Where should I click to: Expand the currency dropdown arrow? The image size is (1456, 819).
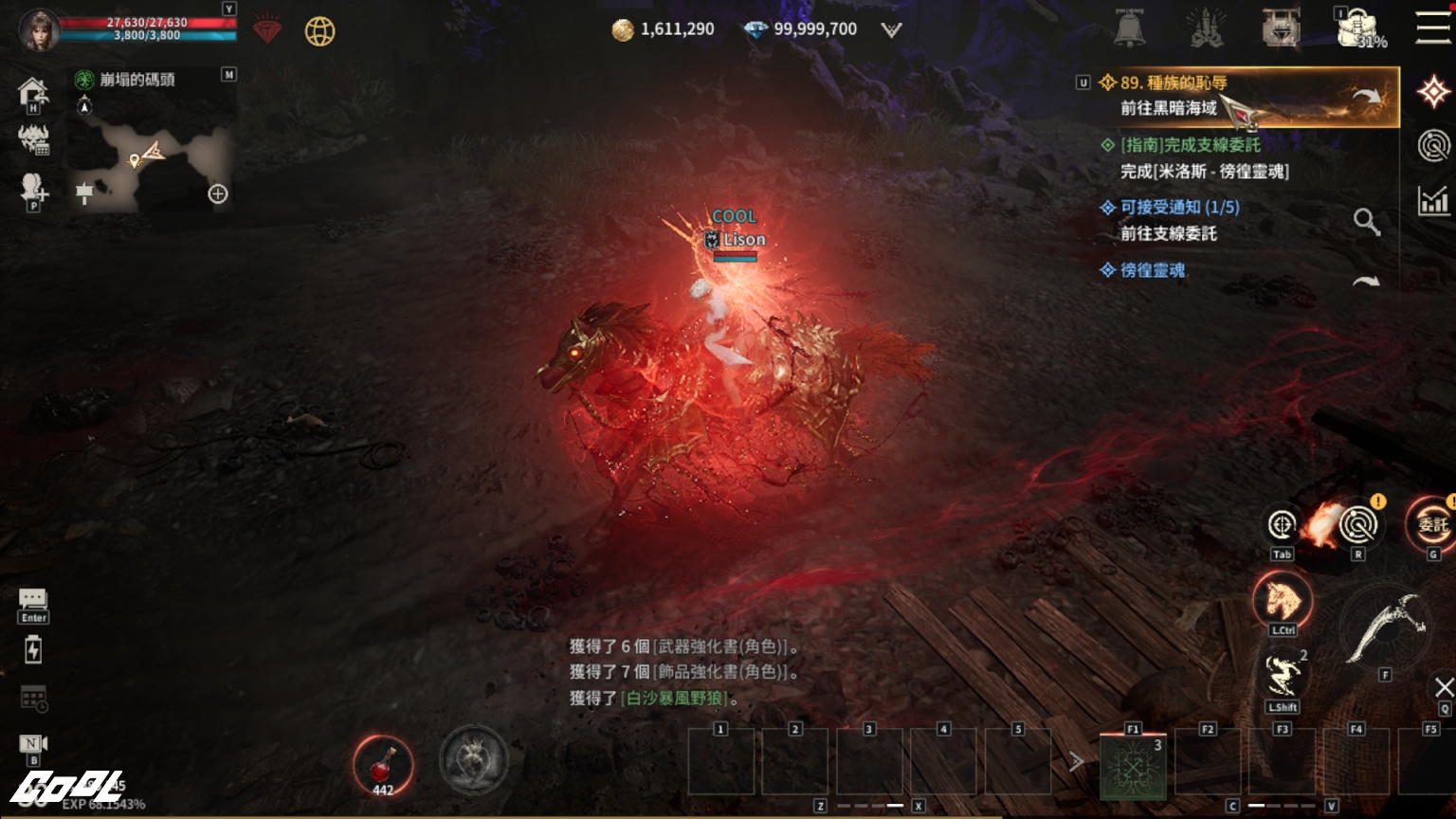(x=891, y=30)
